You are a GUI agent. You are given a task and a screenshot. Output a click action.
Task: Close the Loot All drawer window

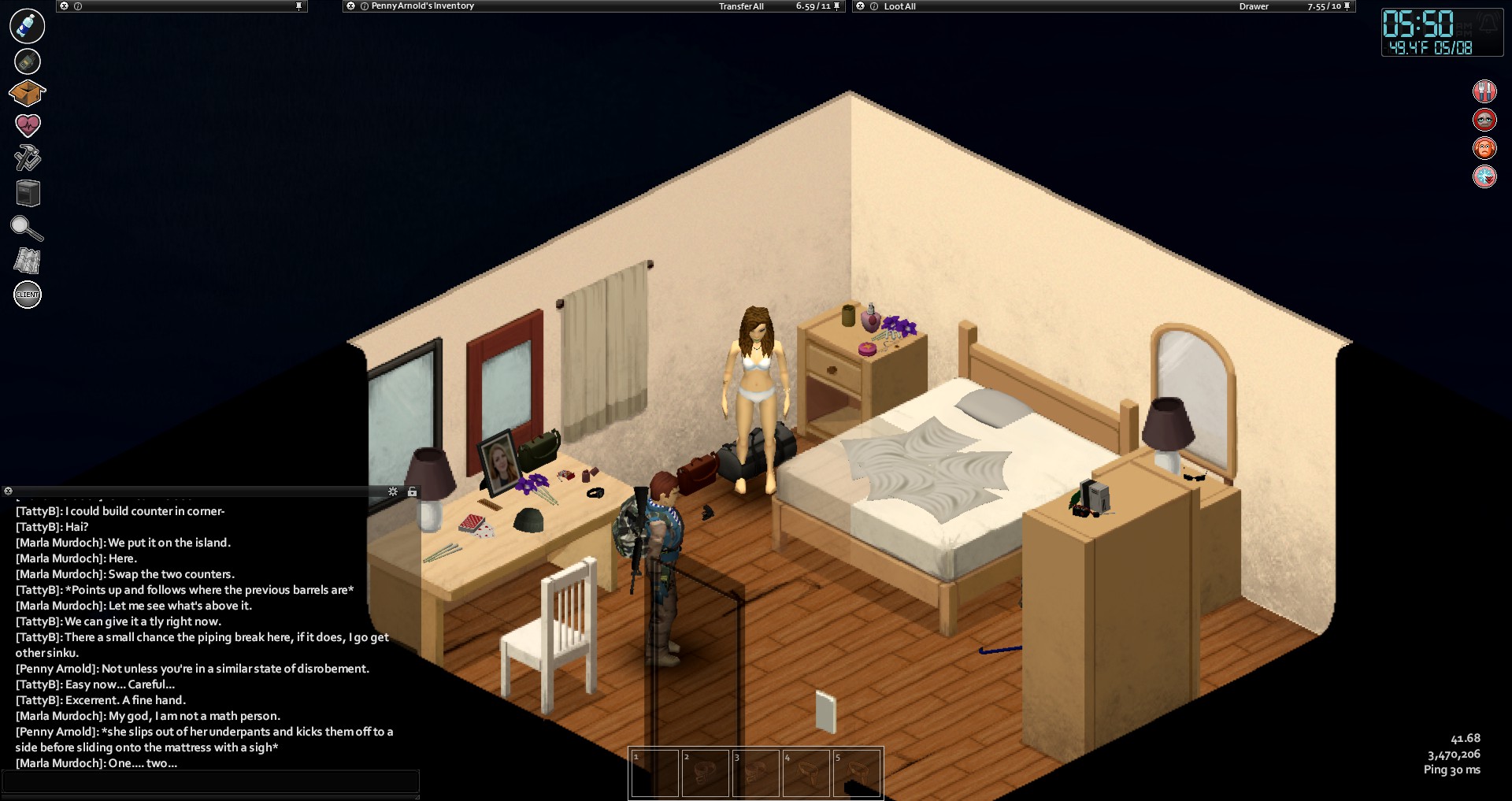coord(861,6)
